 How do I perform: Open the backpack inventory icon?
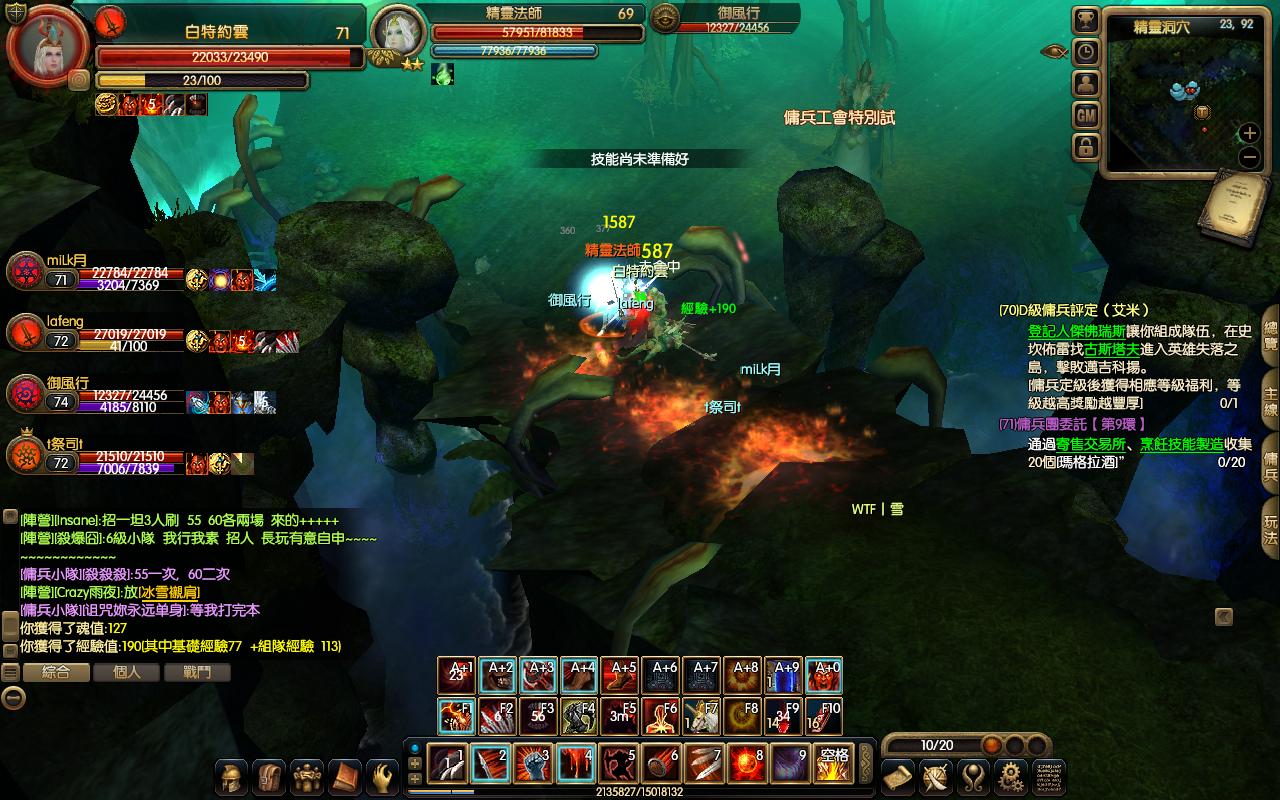click(x=269, y=777)
